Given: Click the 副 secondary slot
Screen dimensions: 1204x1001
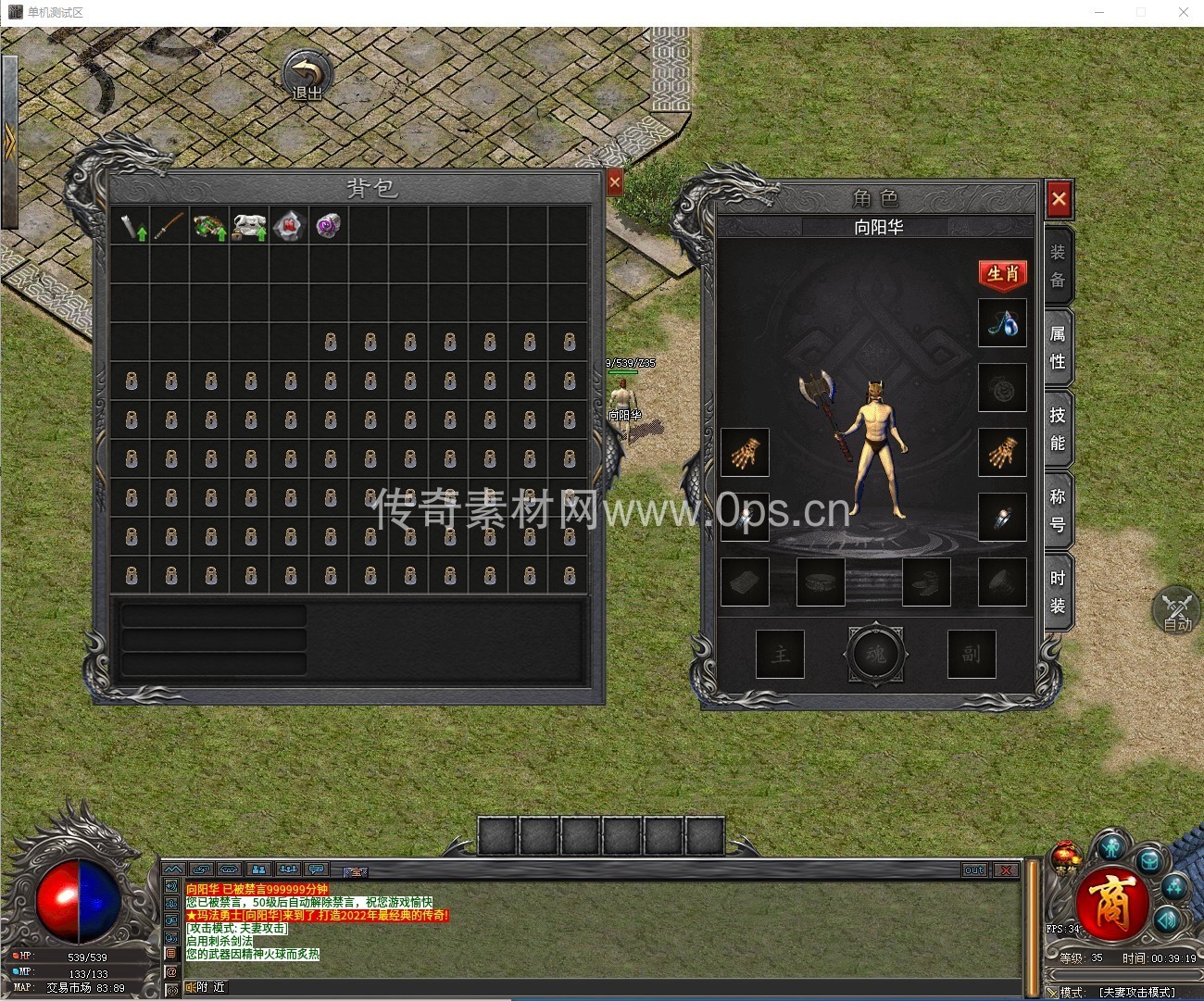Looking at the screenshot, I should pyautogui.click(x=971, y=654).
